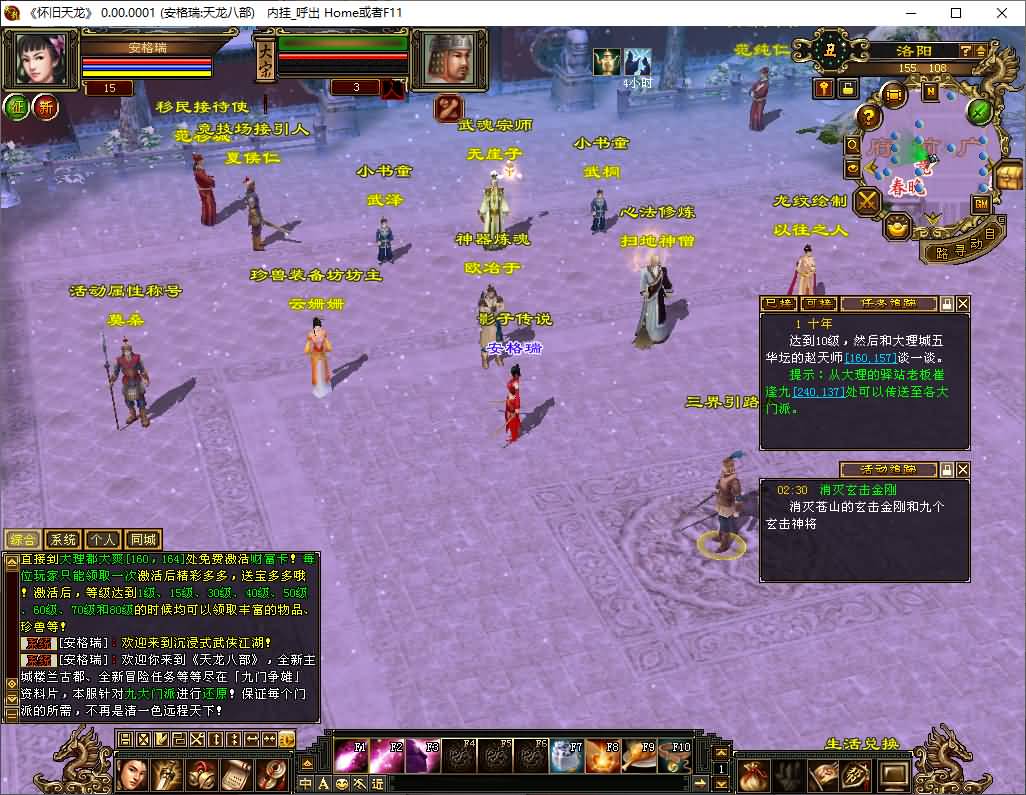The image size is (1026, 795).
Task: Activate the F1 skill slot
Action: (x=352, y=756)
